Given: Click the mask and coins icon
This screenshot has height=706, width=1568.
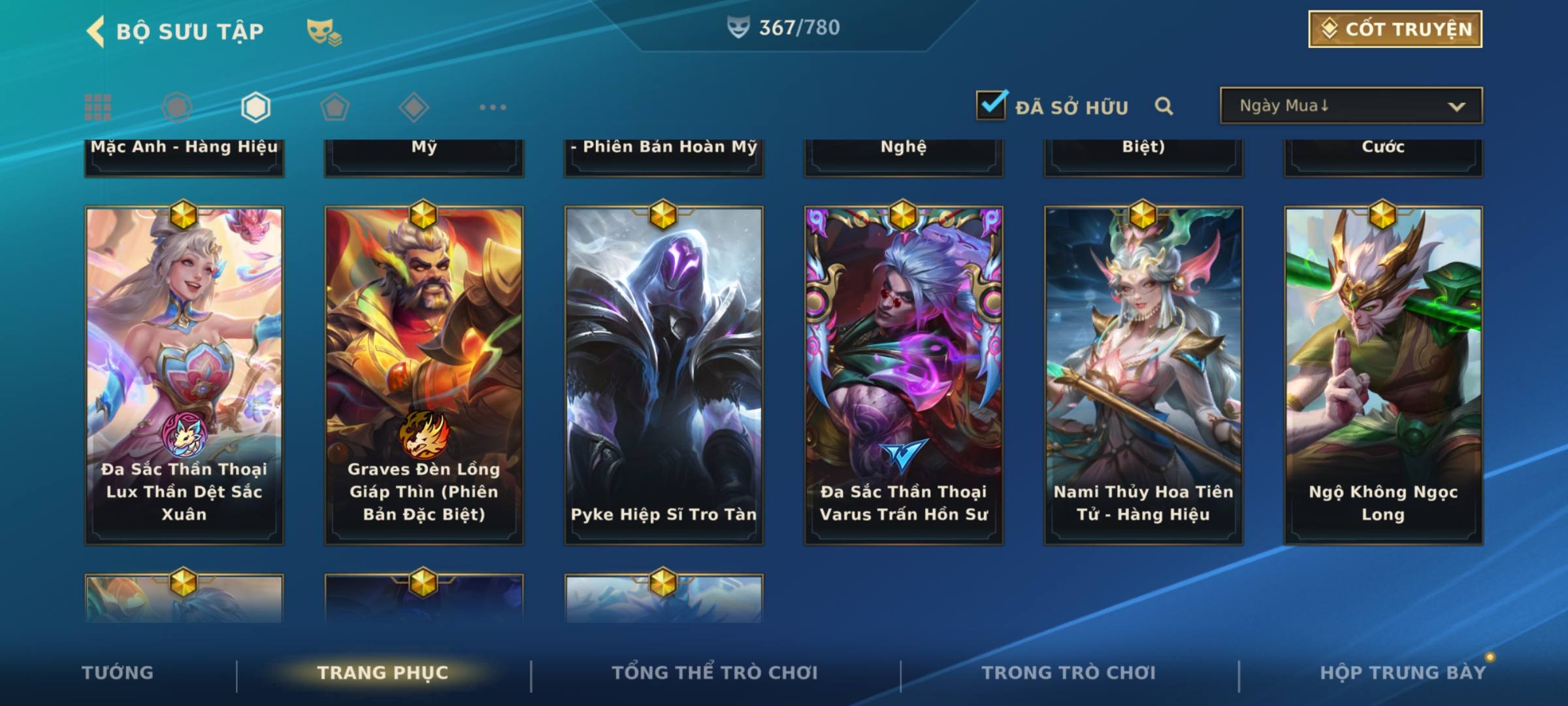Looking at the screenshot, I should click(x=324, y=32).
